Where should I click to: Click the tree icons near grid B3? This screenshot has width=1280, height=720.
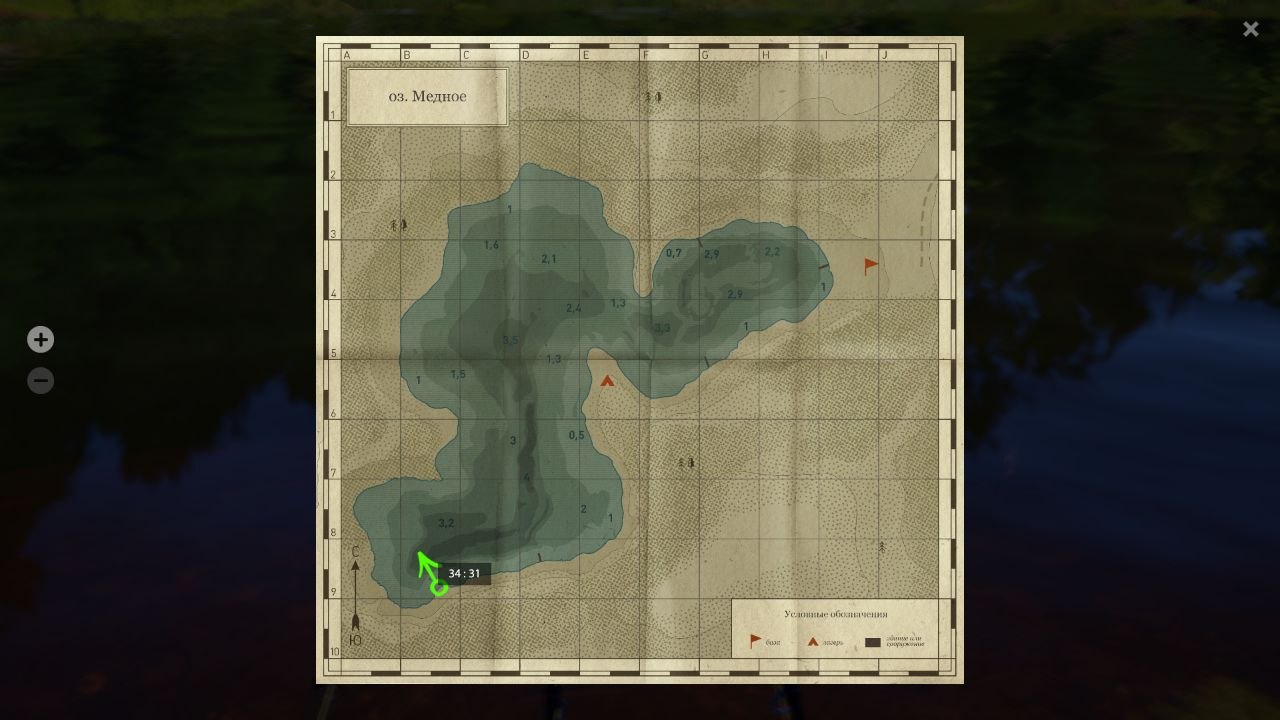[x=399, y=225]
